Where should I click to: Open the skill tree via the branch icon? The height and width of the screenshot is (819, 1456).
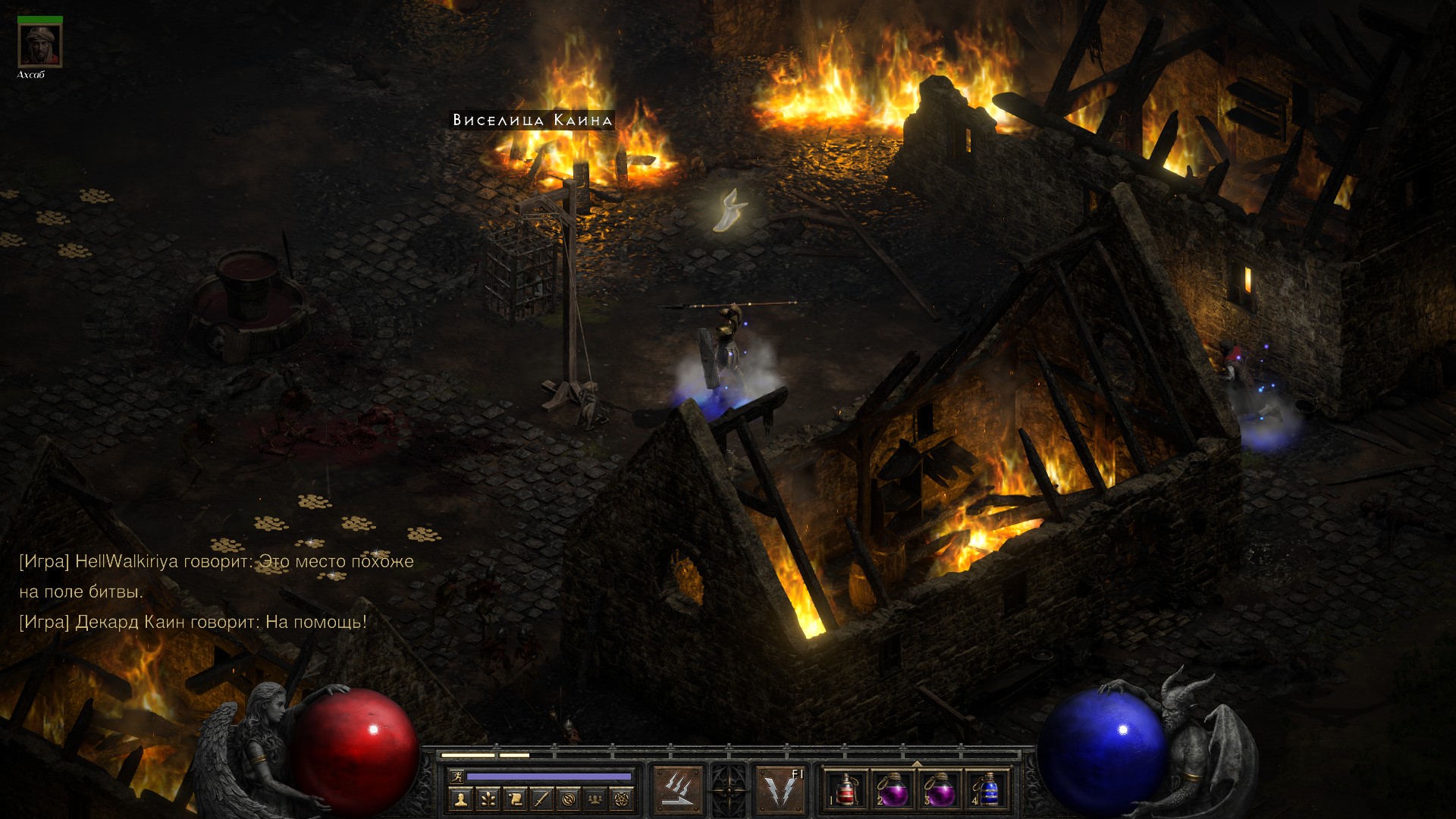click(488, 799)
